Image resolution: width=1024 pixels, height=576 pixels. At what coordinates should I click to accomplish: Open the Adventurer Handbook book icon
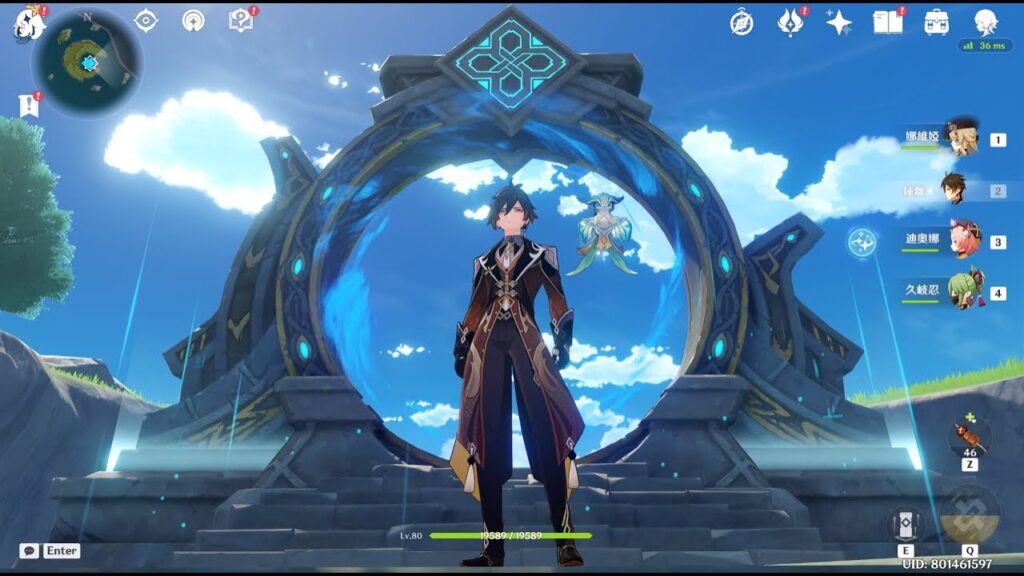tap(887, 22)
